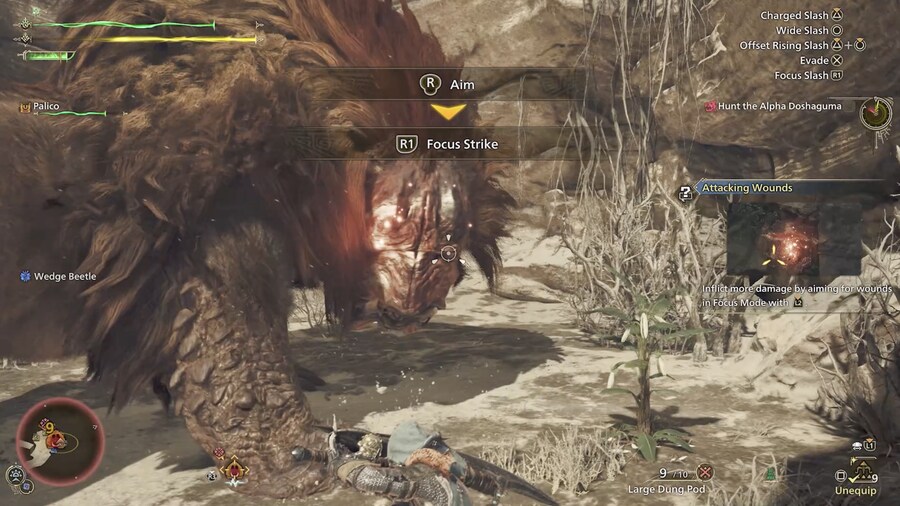Open the Attacking Wounds tutorial header

coord(747,188)
